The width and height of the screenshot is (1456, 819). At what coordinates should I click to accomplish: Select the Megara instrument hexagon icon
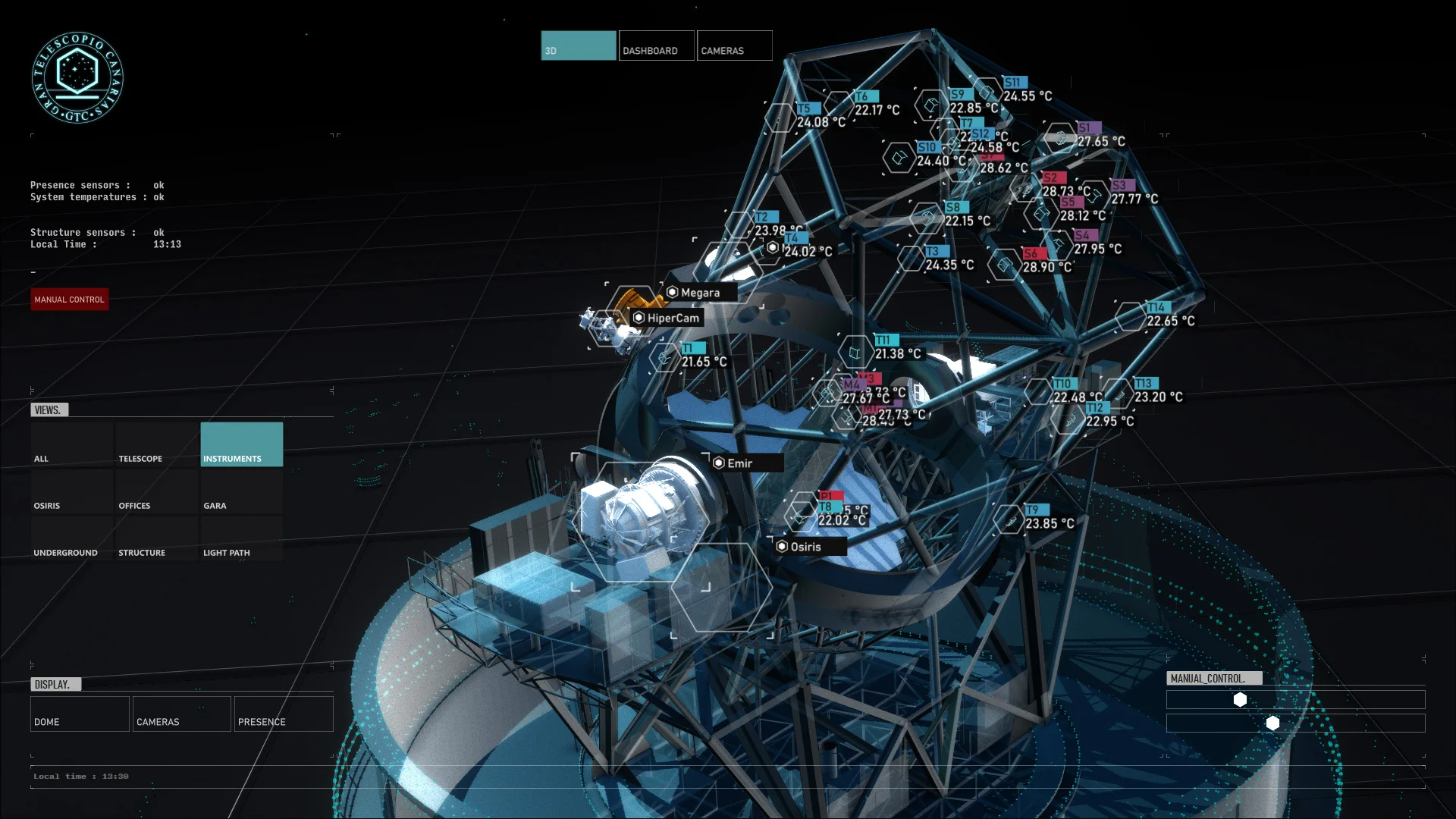[672, 292]
